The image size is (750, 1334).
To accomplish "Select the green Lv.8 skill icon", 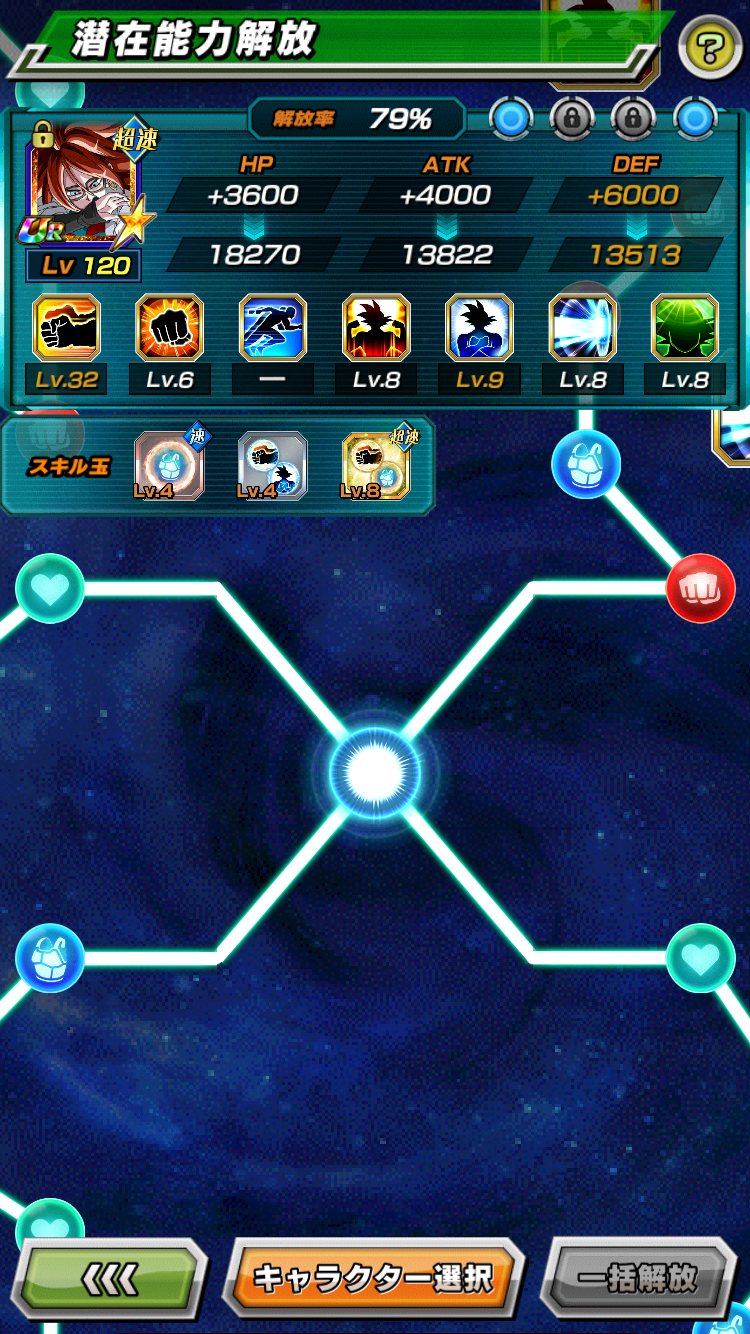I will pos(685,327).
